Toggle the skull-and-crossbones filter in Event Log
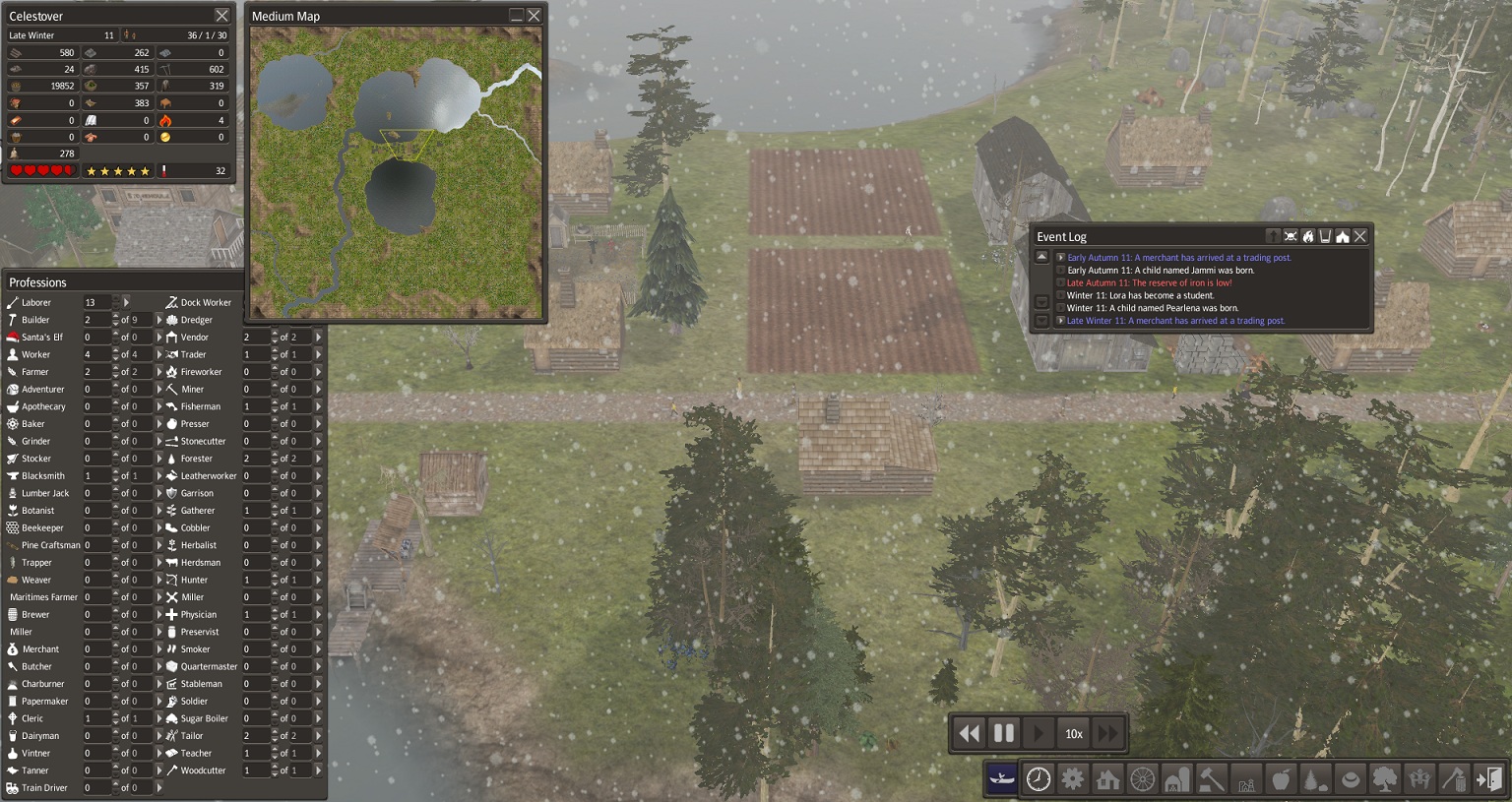1512x802 pixels. [1291, 236]
